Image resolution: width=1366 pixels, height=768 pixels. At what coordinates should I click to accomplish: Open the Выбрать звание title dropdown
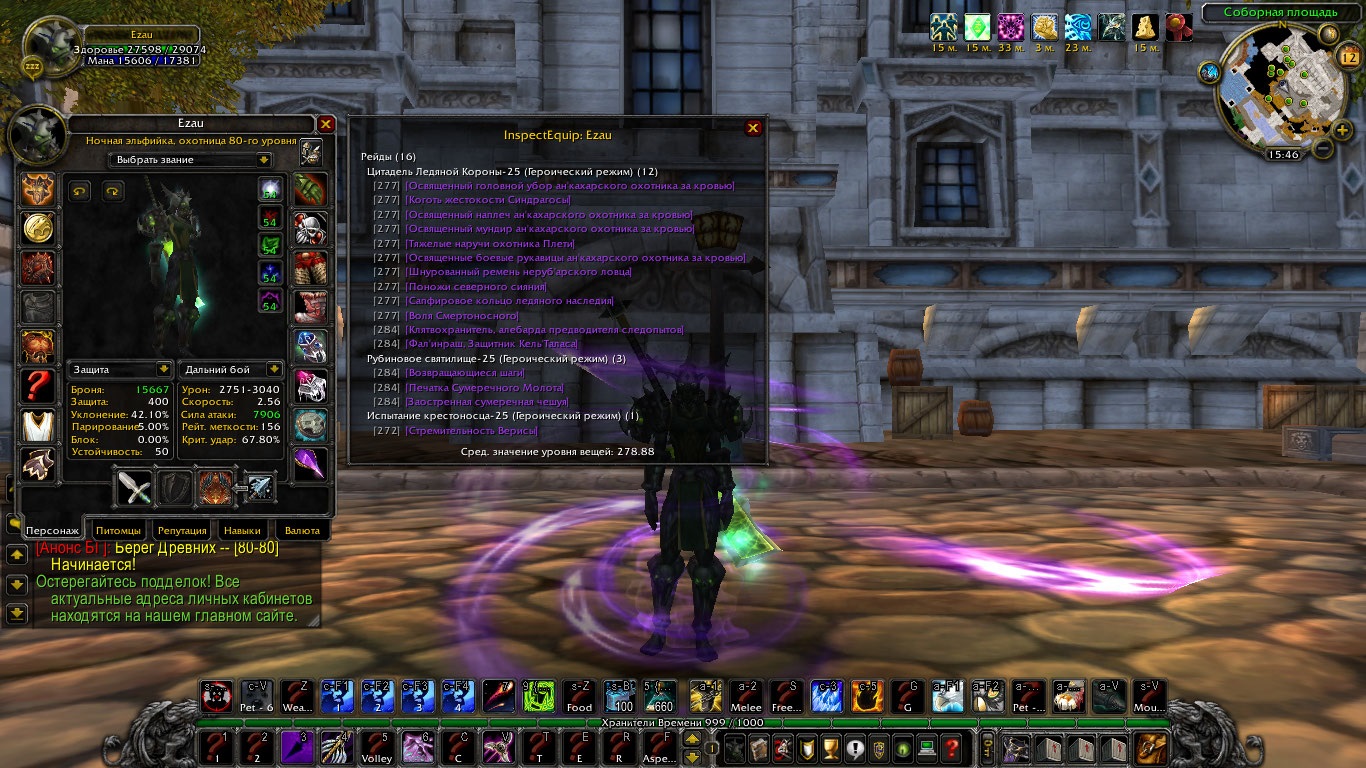[x=264, y=159]
